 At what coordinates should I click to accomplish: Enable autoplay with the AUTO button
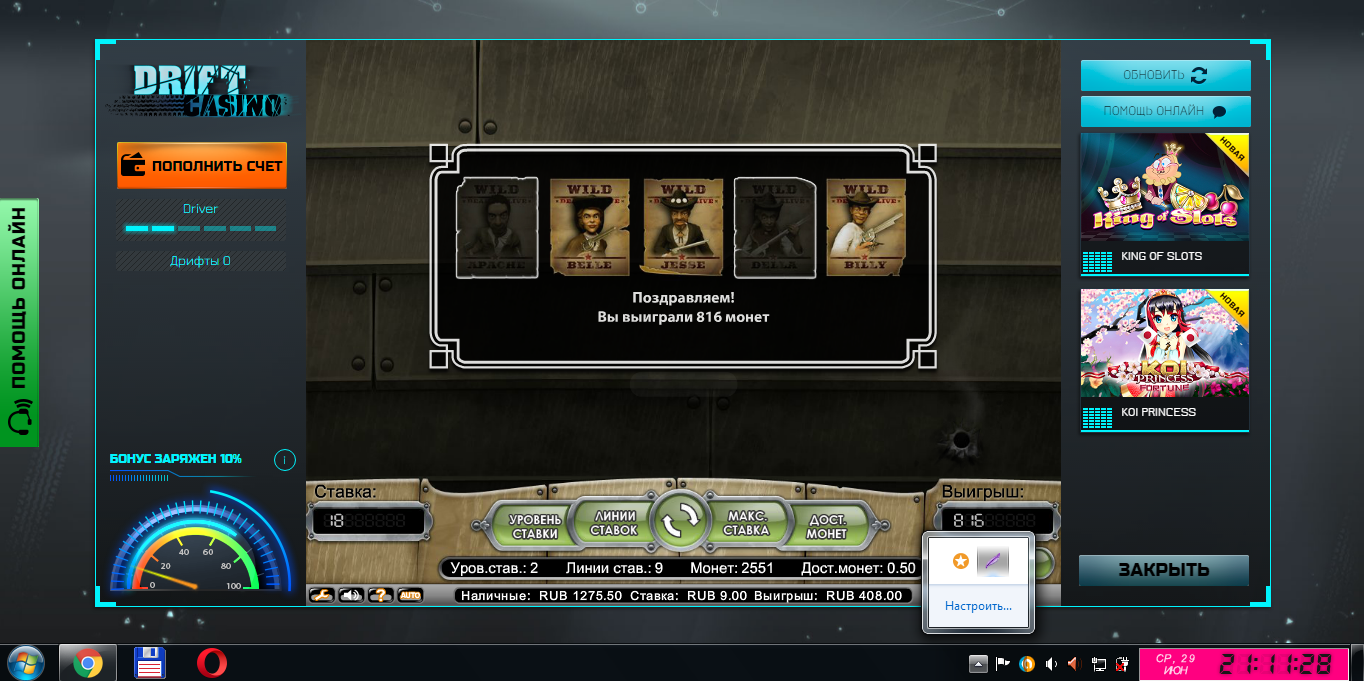pyautogui.click(x=410, y=595)
